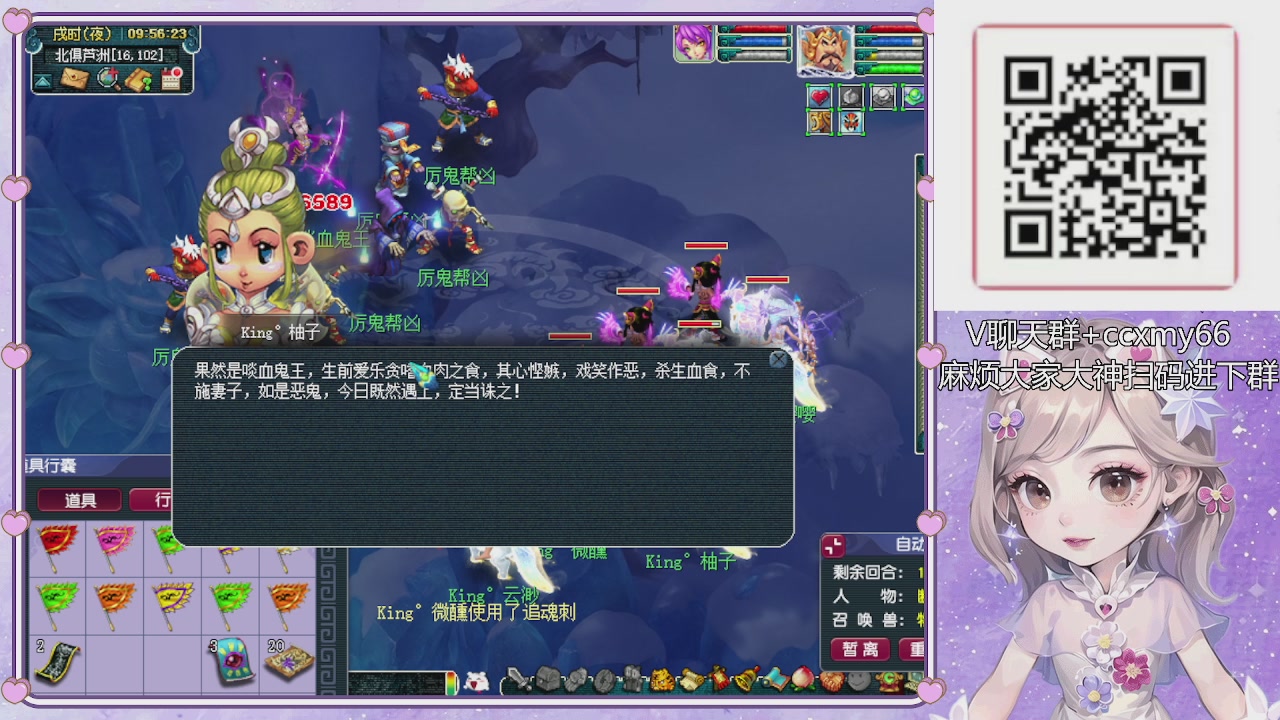The width and height of the screenshot is (1280, 720).
Task: Close the quest dialogue box with the X
Action: (778, 359)
